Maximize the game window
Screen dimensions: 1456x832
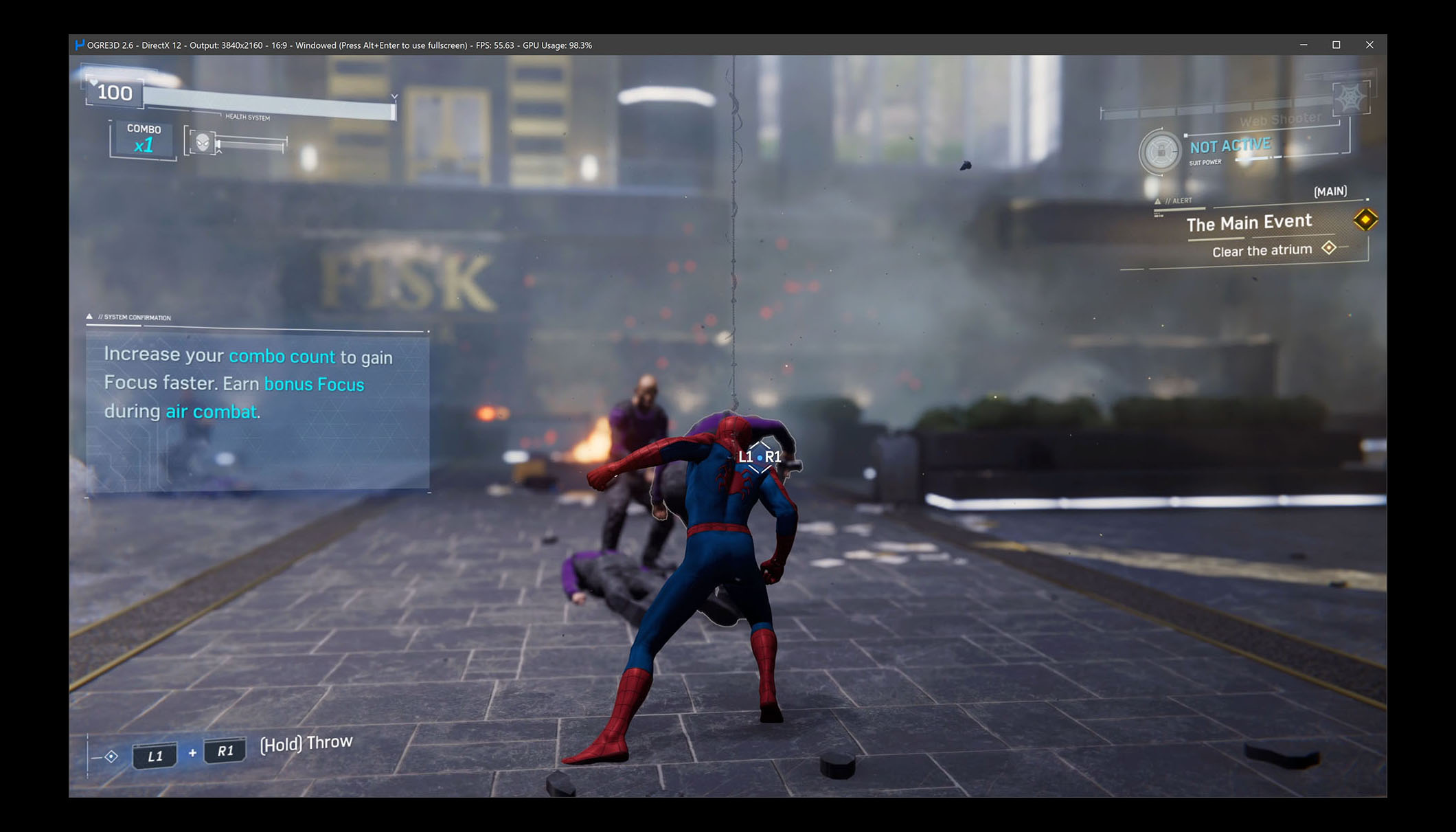coord(1336,45)
